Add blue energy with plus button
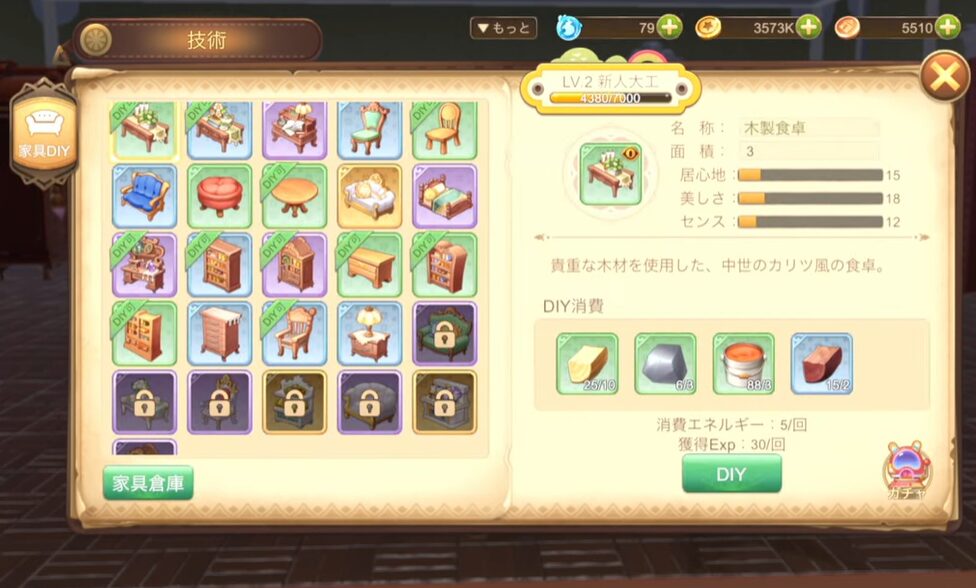976x588 pixels. point(669,28)
